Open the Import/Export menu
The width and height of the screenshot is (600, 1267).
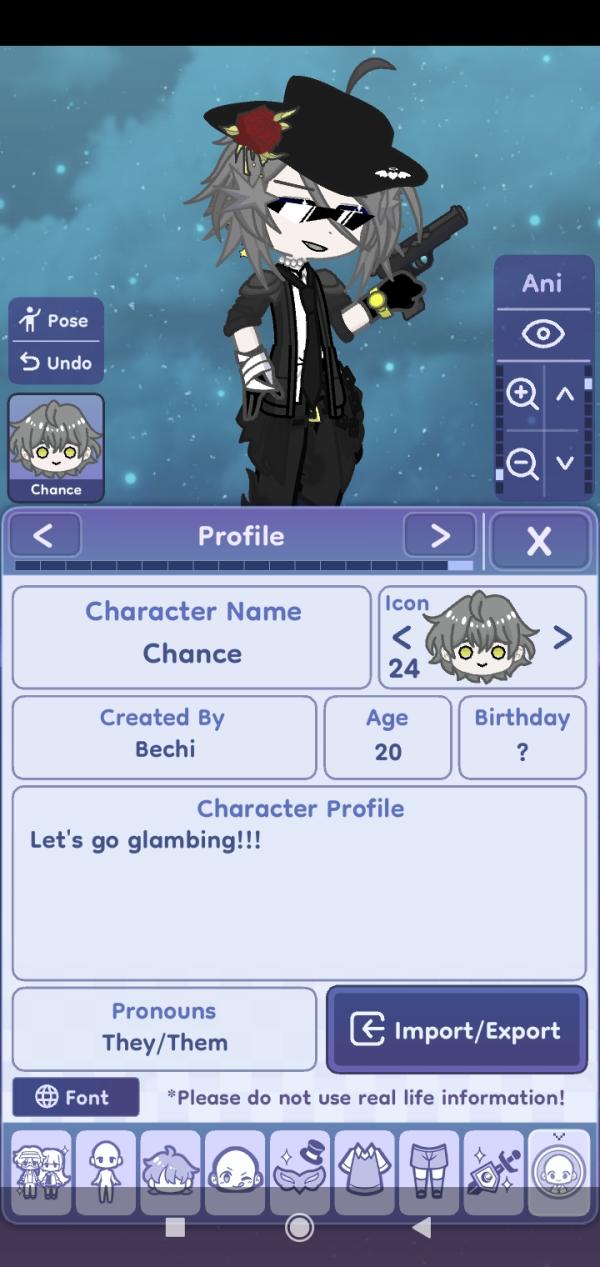pyautogui.click(x=456, y=1030)
